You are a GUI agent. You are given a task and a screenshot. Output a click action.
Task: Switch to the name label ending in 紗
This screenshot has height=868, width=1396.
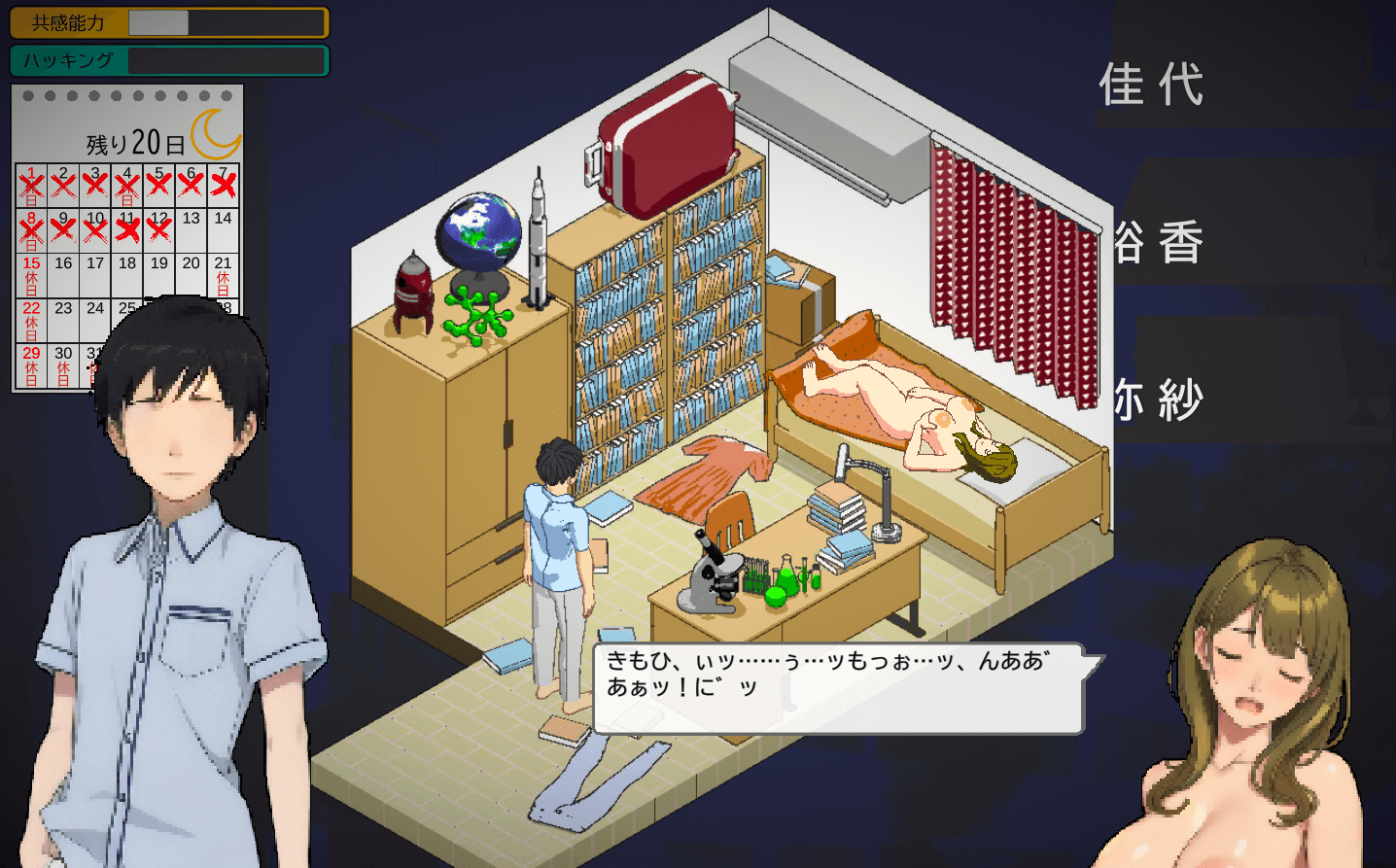tap(1159, 400)
